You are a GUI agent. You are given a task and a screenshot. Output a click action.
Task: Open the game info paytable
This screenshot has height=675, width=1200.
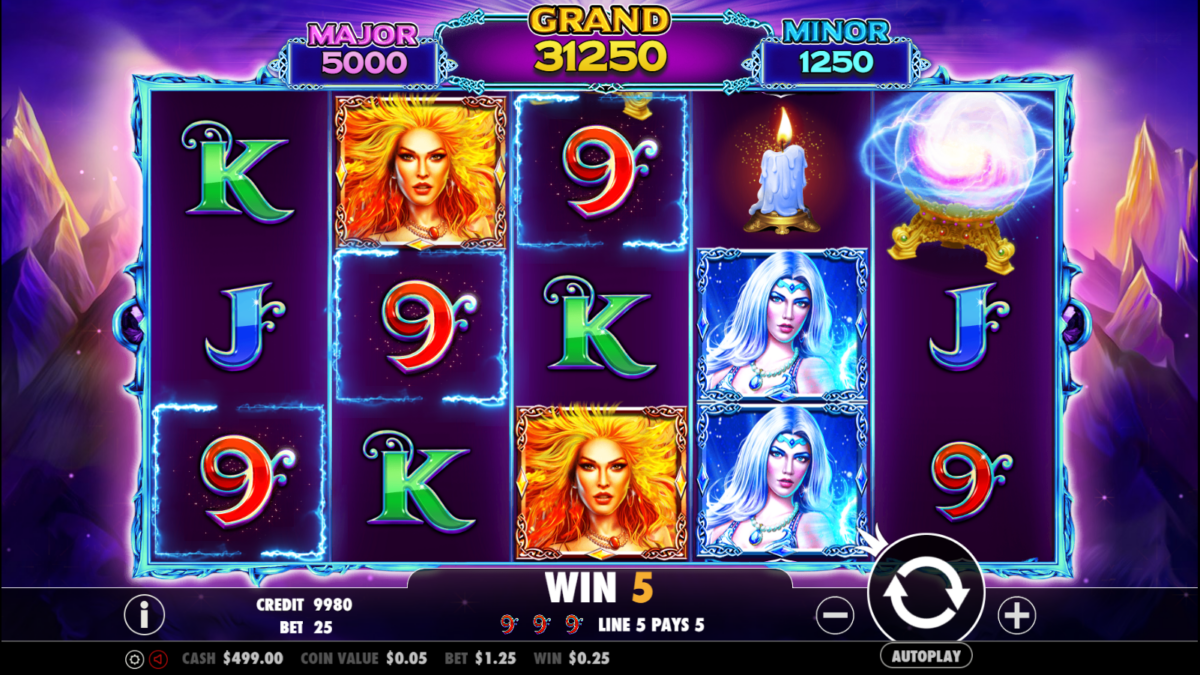pyautogui.click(x=144, y=615)
